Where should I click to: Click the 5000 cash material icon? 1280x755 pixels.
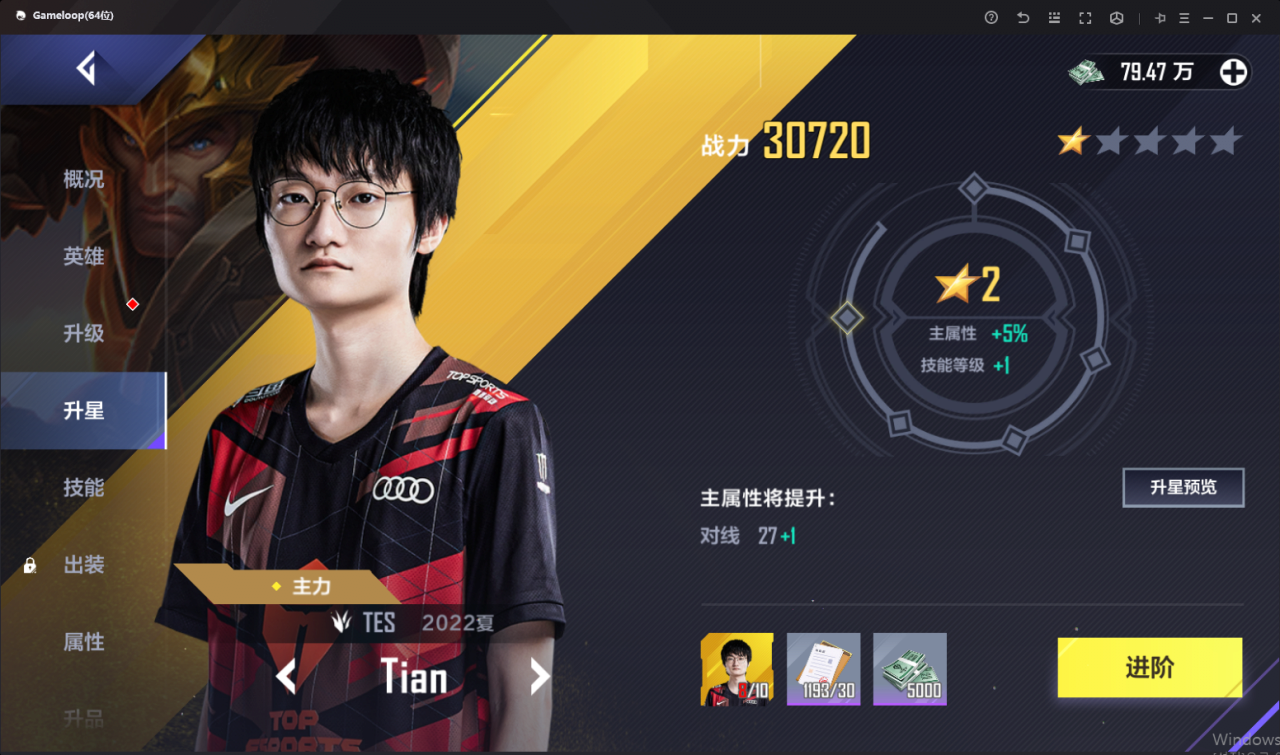coord(909,668)
